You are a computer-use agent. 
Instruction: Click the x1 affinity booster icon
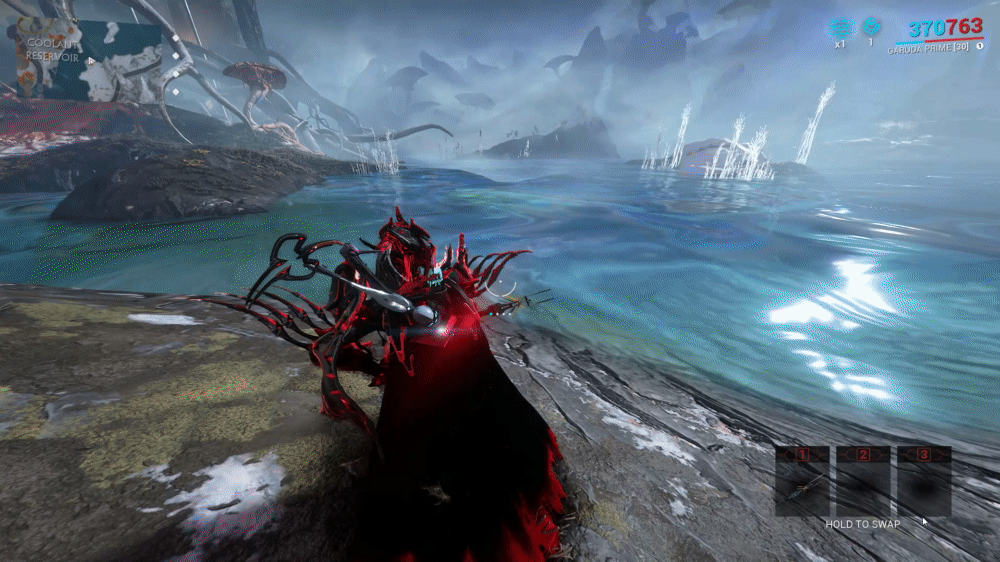coord(839,27)
